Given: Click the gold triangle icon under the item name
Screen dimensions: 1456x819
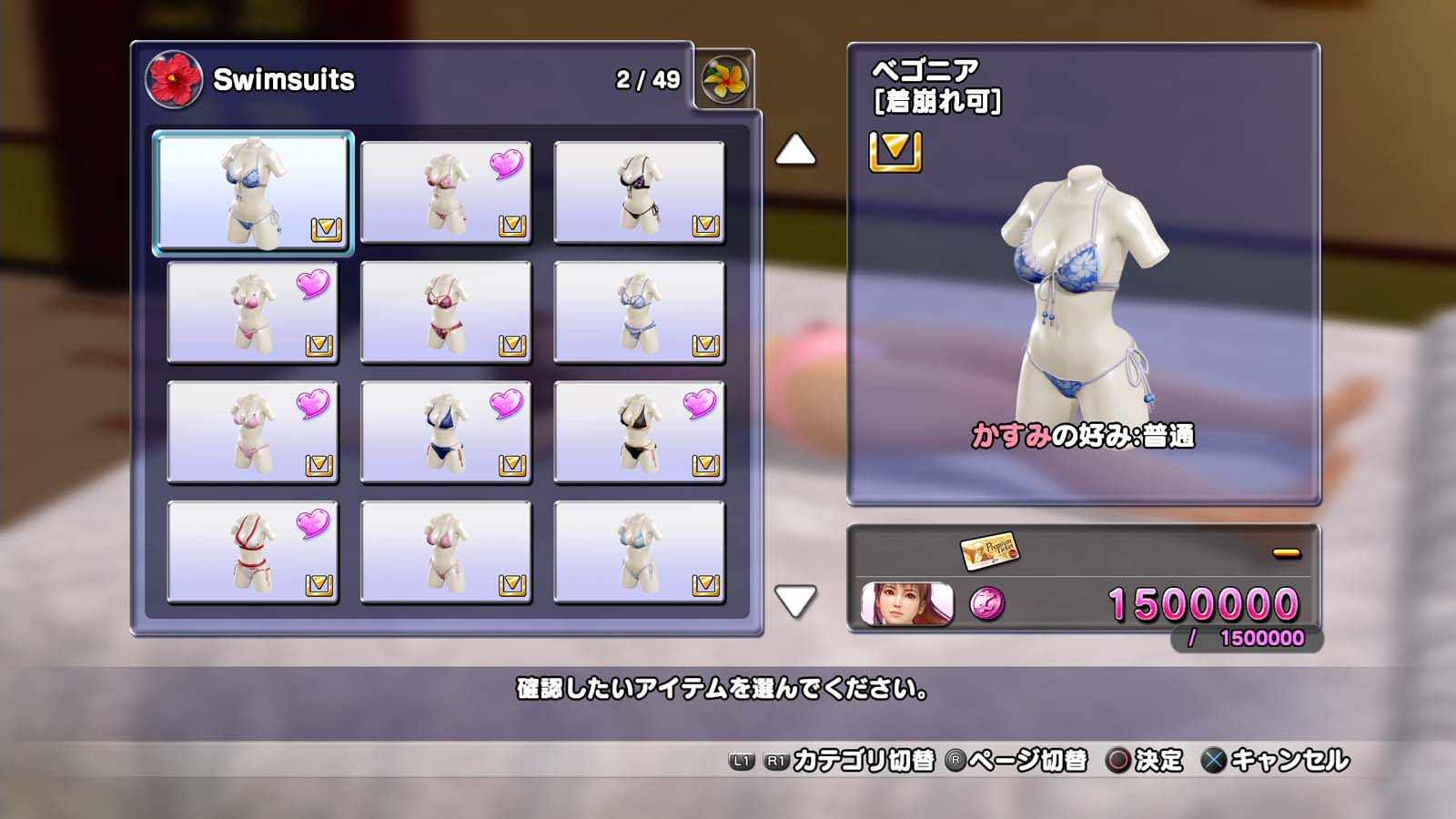Looking at the screenshot, I should [895, 151].
